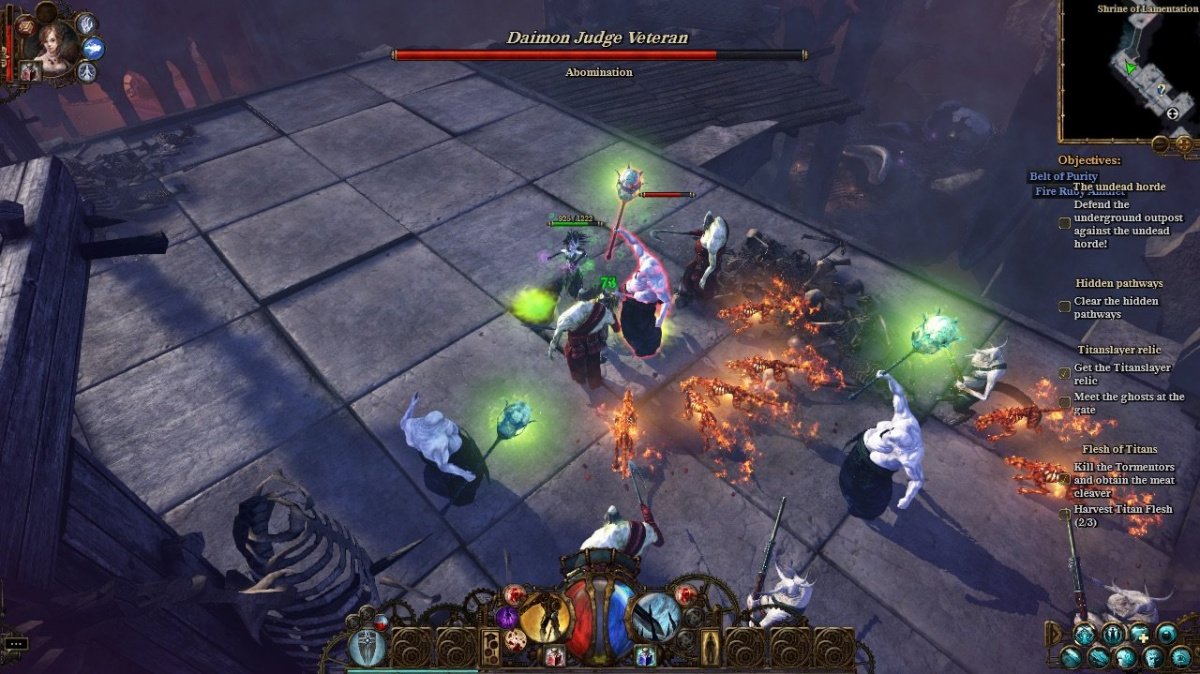Open the menu icon with yellow plus
1200x674 pixels.
pyautogui.click(x=1140, y=633)
